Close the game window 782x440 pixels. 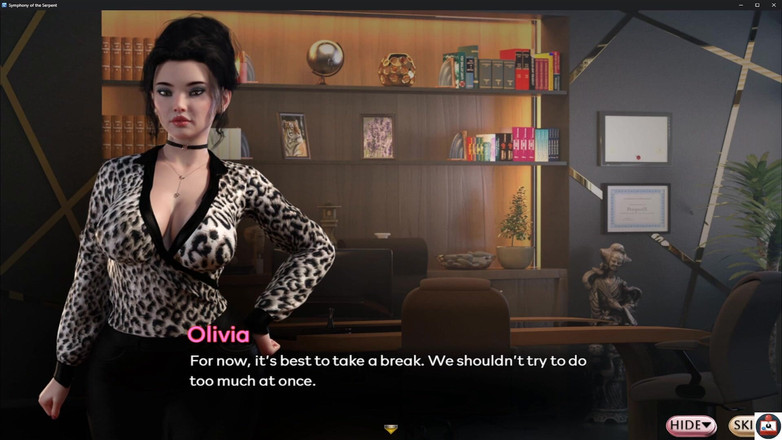click(773, 5)
